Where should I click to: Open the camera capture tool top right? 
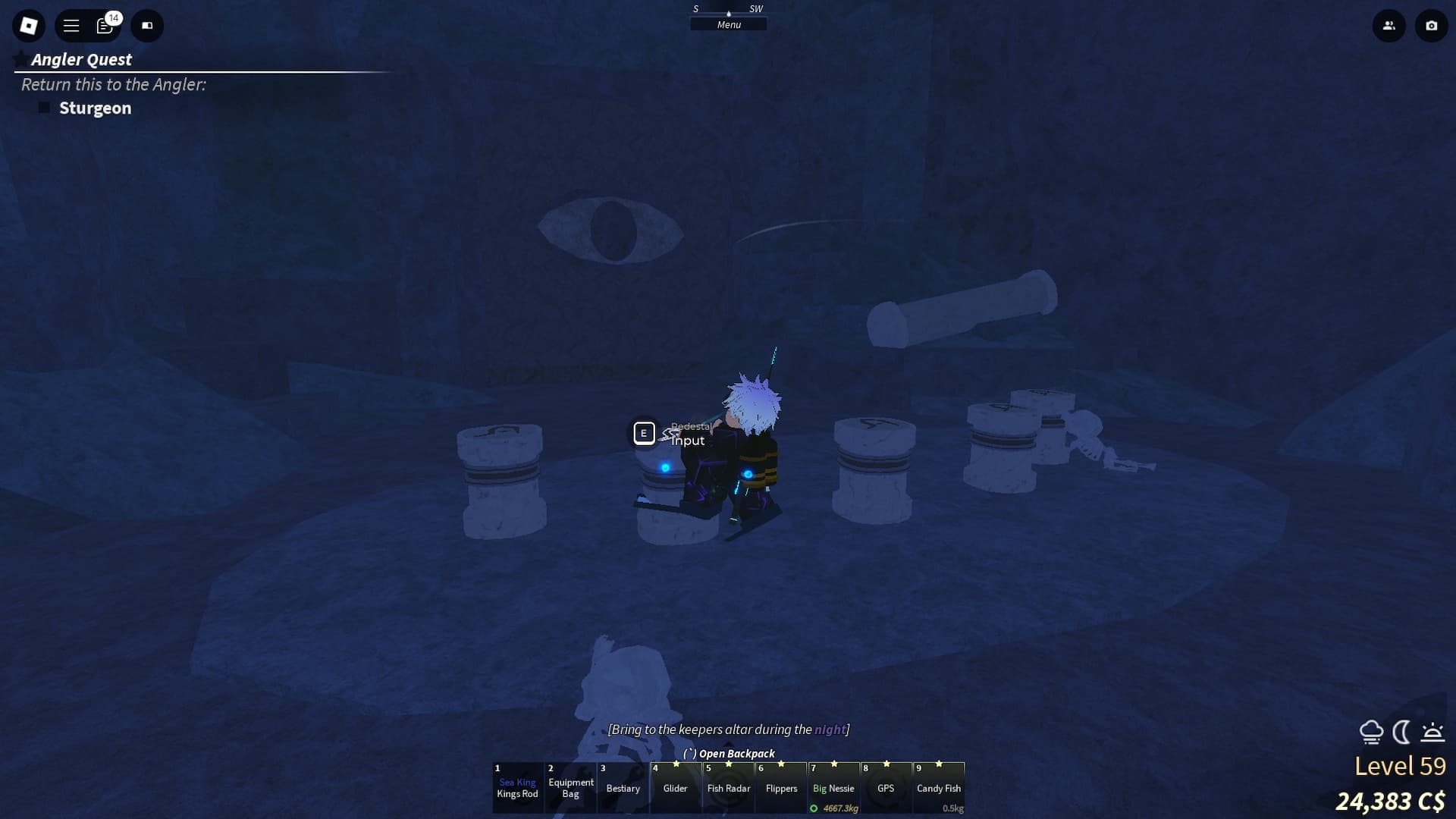coord(1430,25)
